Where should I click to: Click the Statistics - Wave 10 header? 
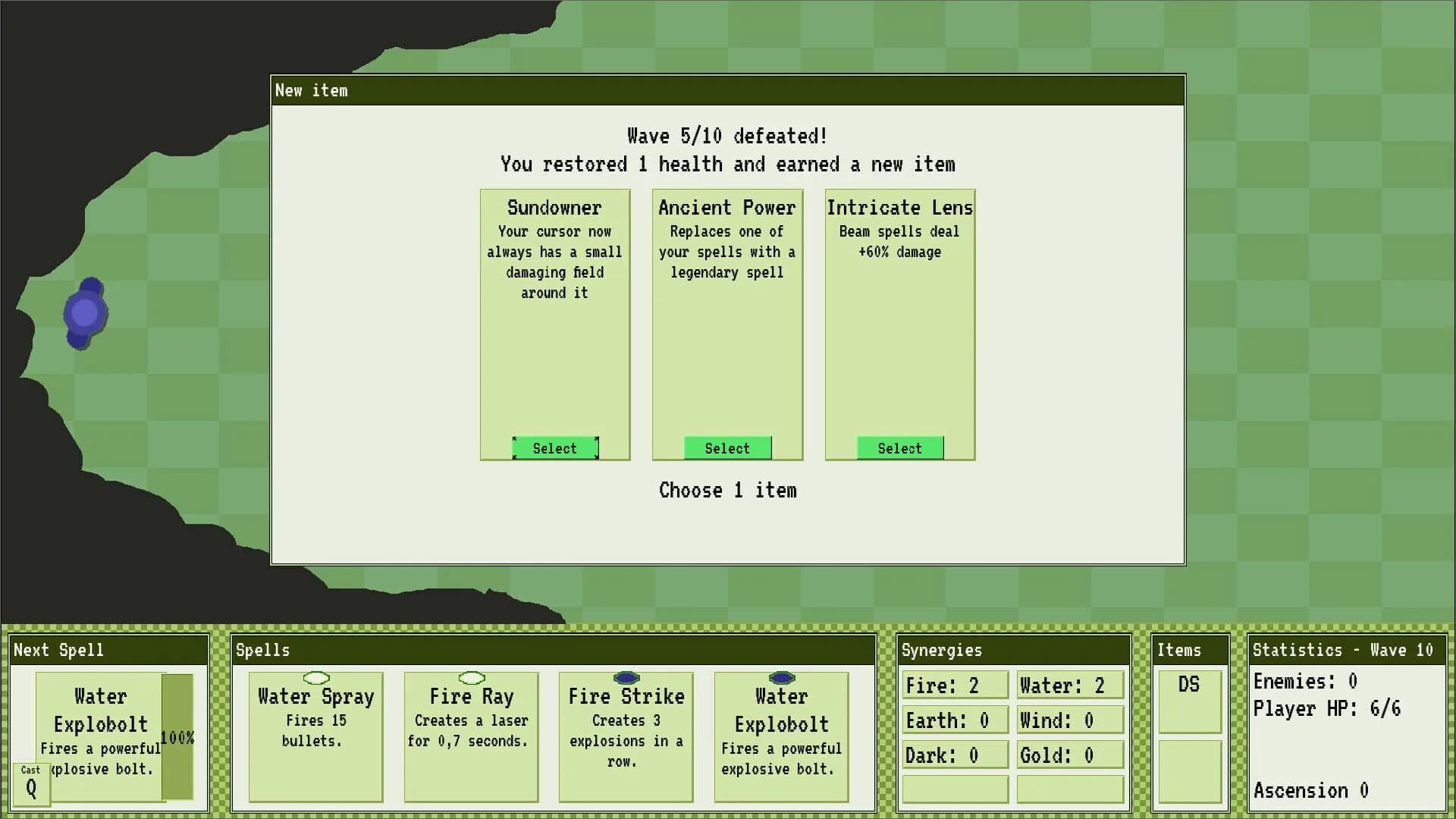[x=1345, y=650]
